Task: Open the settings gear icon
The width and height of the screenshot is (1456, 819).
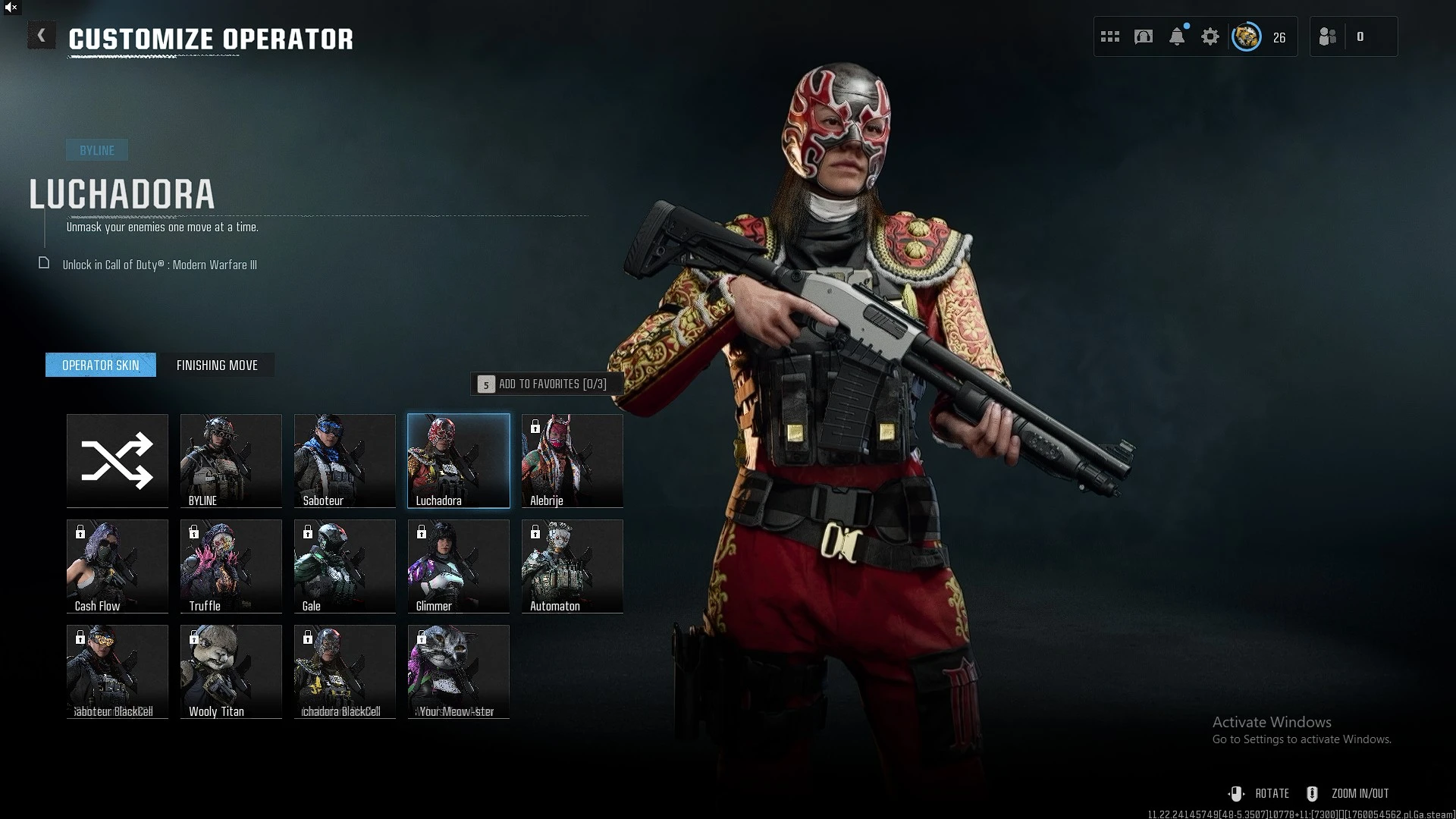Action: pos(1210,36)
